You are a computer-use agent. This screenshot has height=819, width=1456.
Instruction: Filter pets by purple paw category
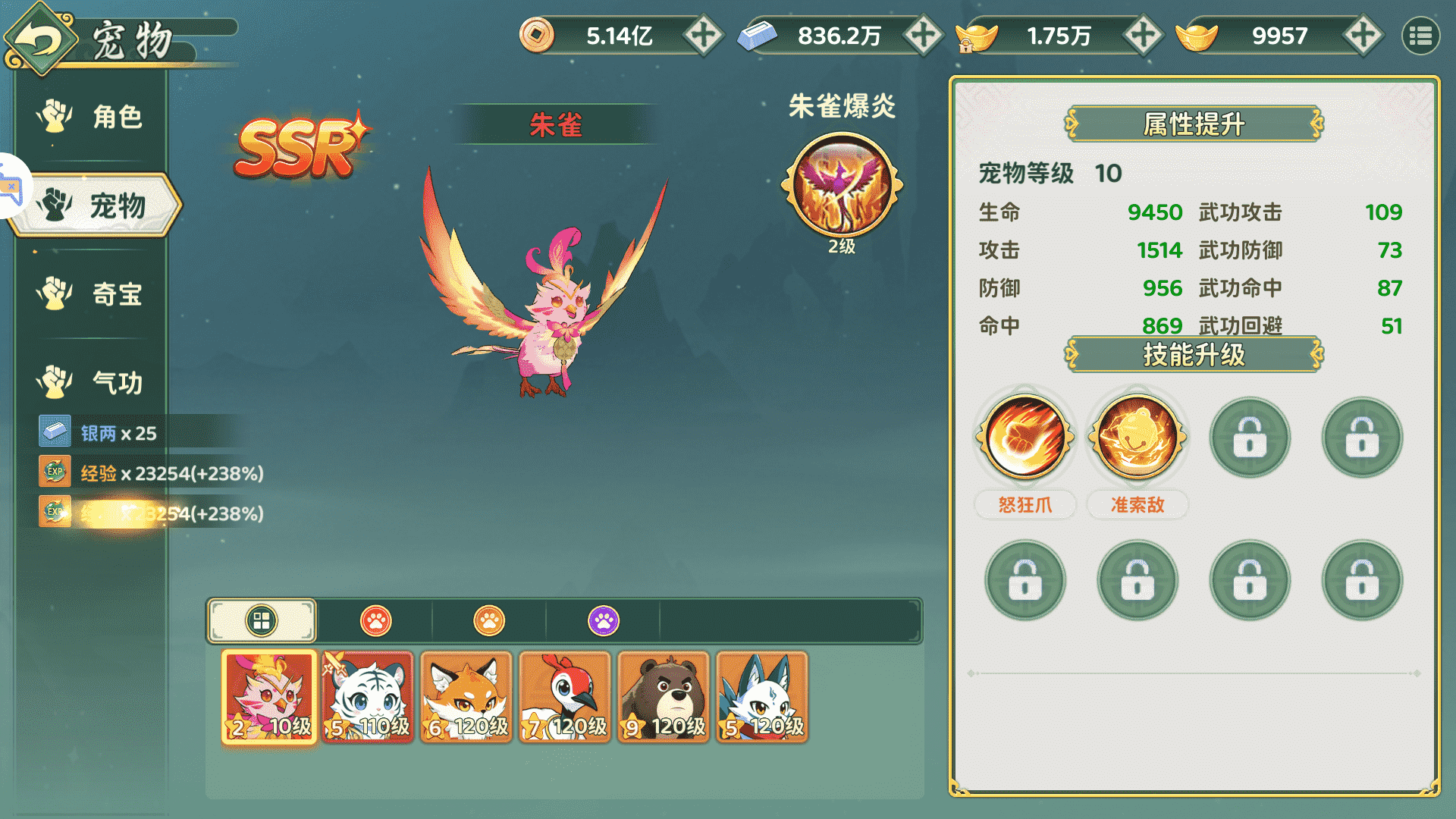click(604, 621)
